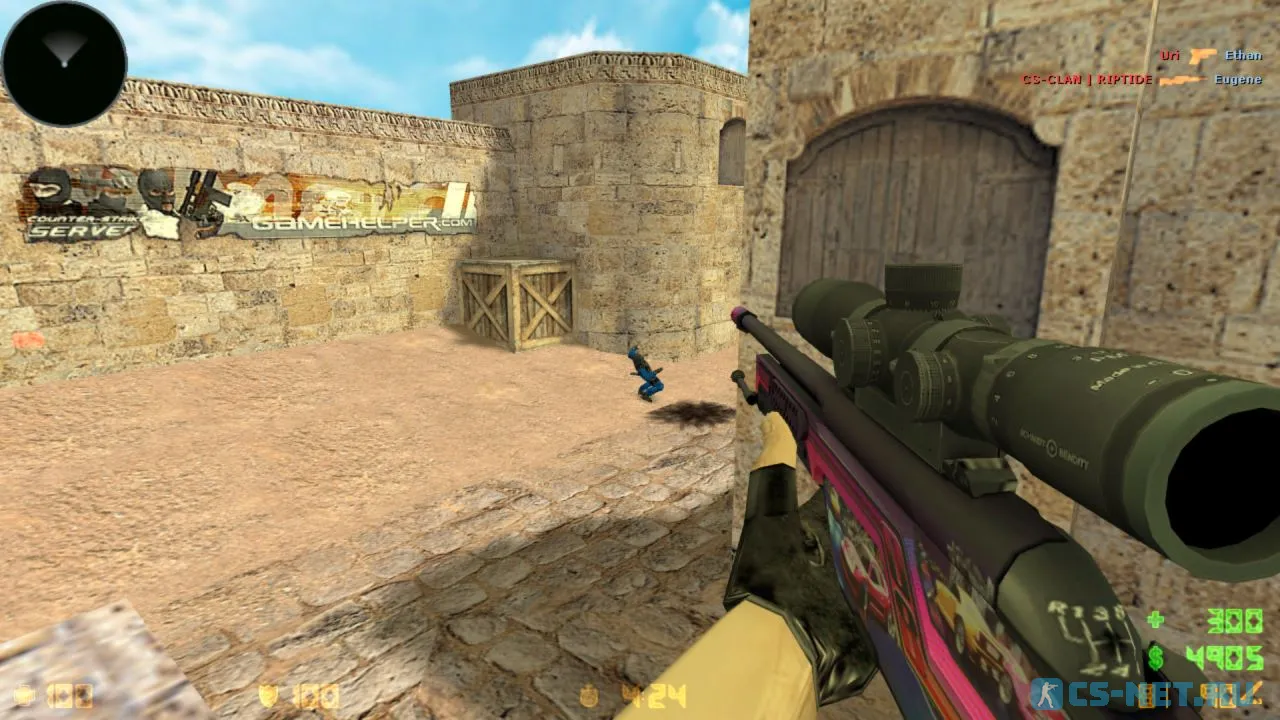Click the pistol kill icon beside Uri
Viewport: 1280px width, 720px height.
1204,55
